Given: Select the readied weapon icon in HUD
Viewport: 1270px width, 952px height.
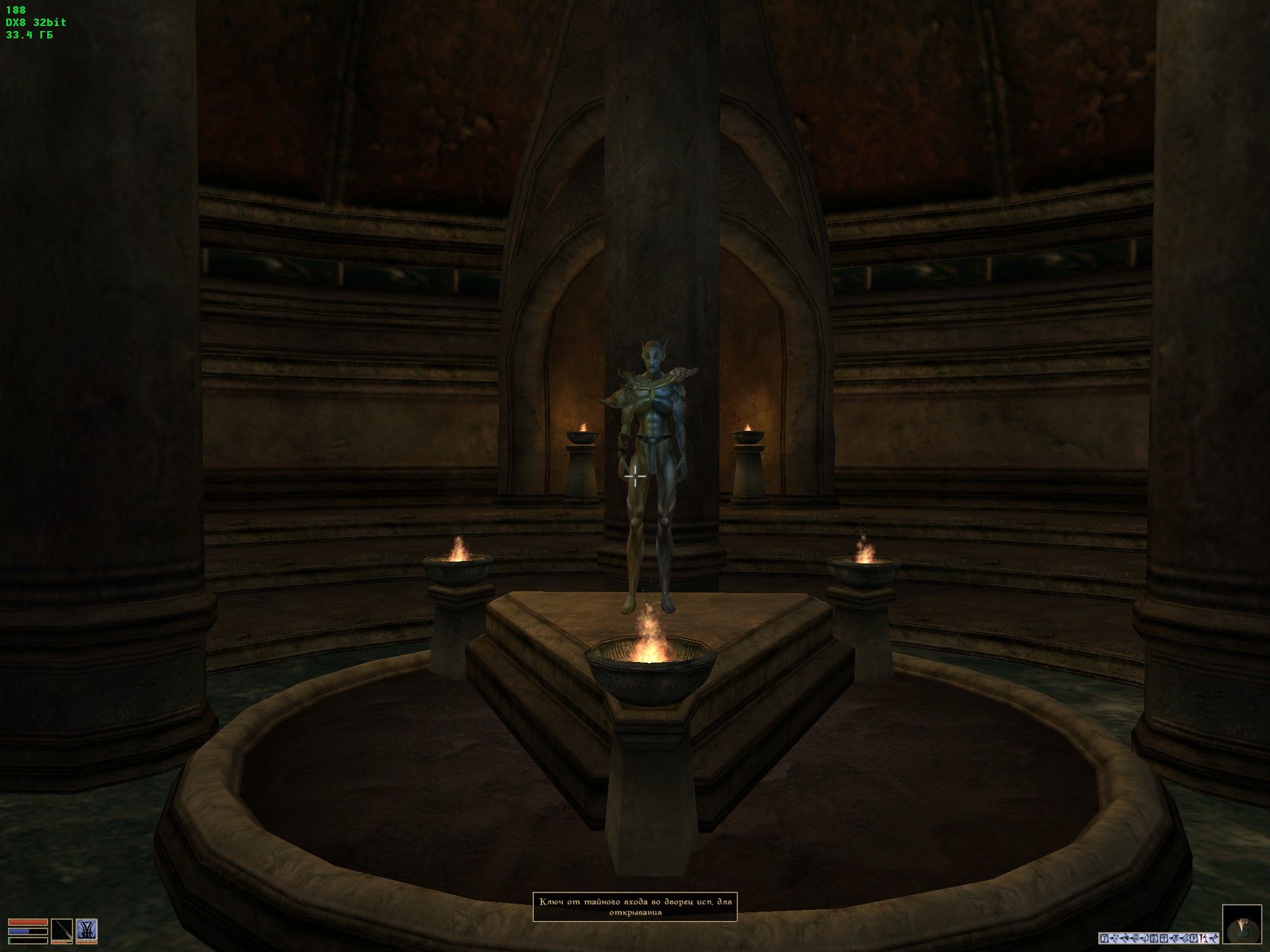Looking at the screenshot, I should (62, 930).
